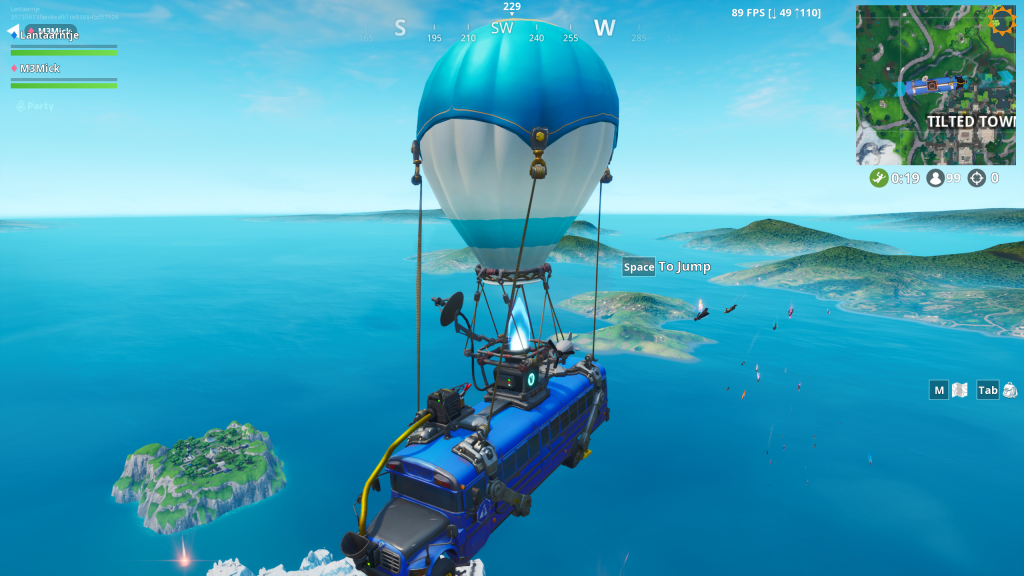The height and width of the screenshot is (576, 1024).
Task: Click the battle bus marker on the minimap
Action: 931,86
